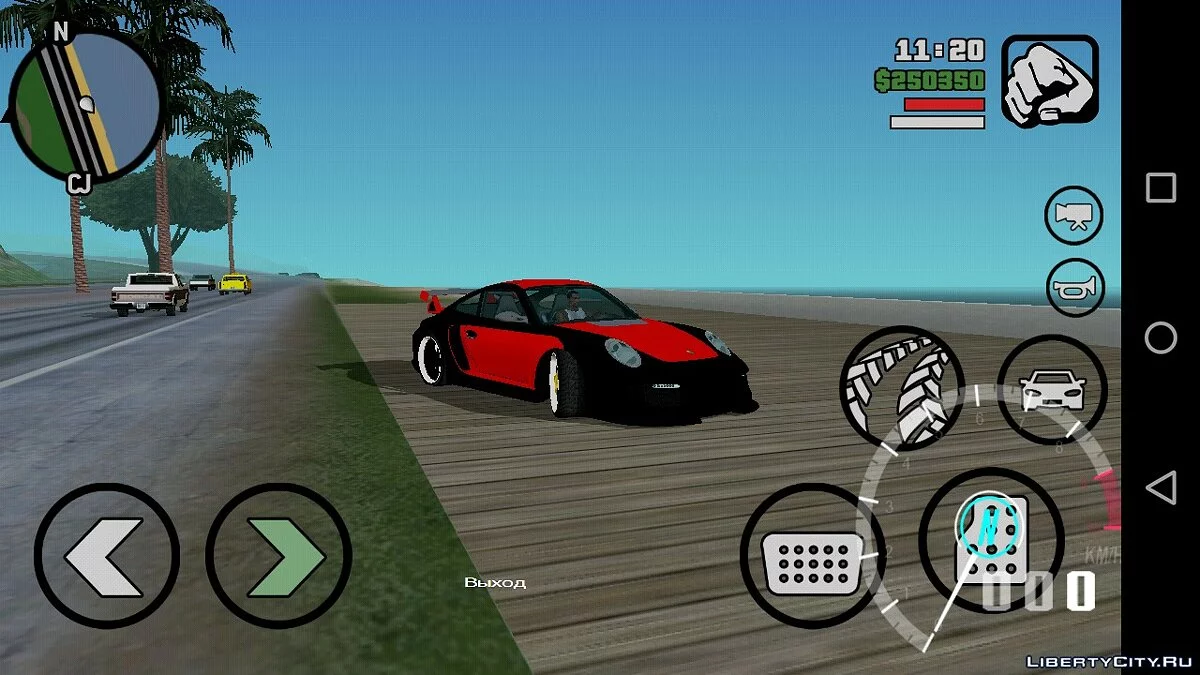1200x675 pixels.
Task: Tap the accelerator pedal button
Action: coord(990,540)
